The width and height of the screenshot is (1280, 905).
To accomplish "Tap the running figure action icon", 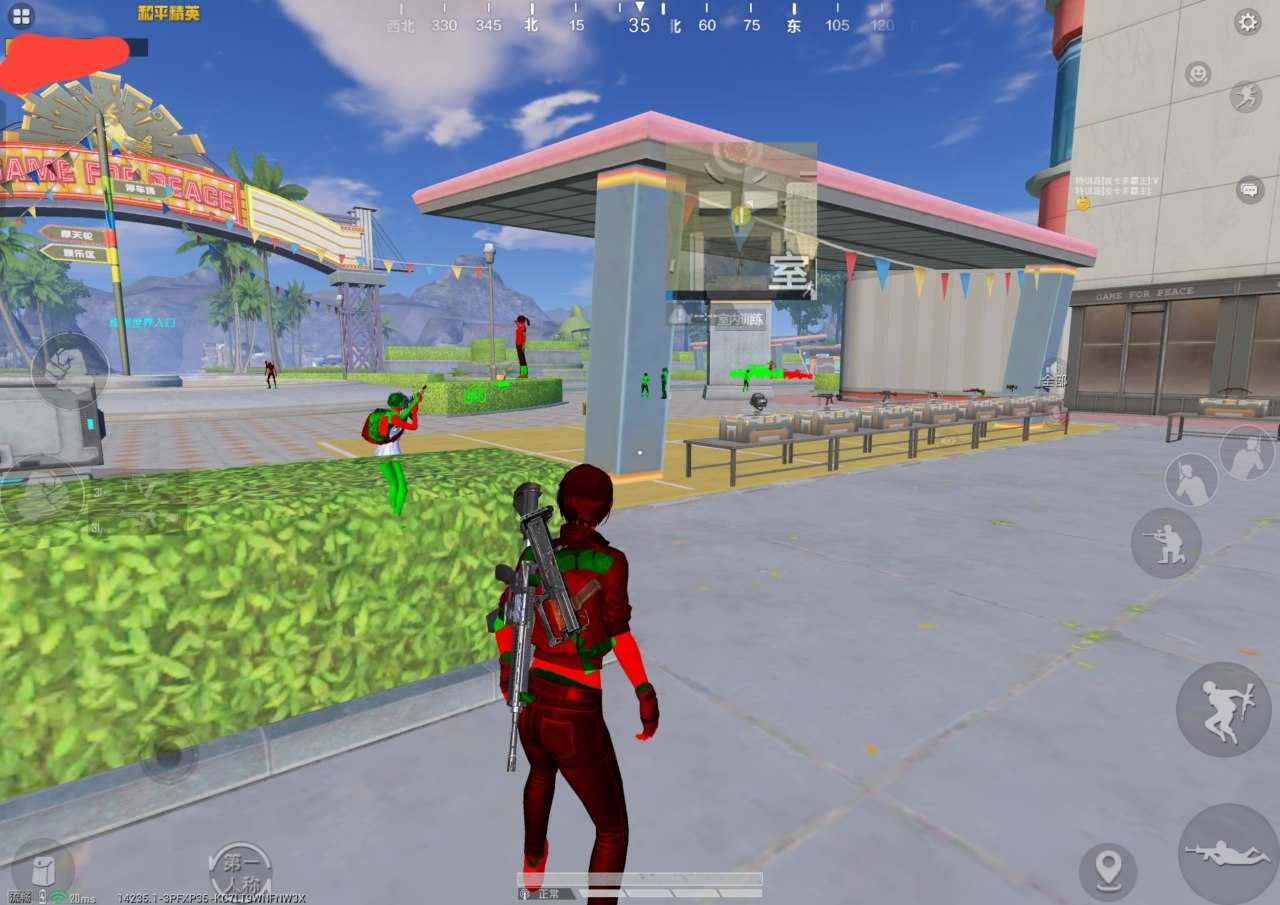I will pos(1246,96).
